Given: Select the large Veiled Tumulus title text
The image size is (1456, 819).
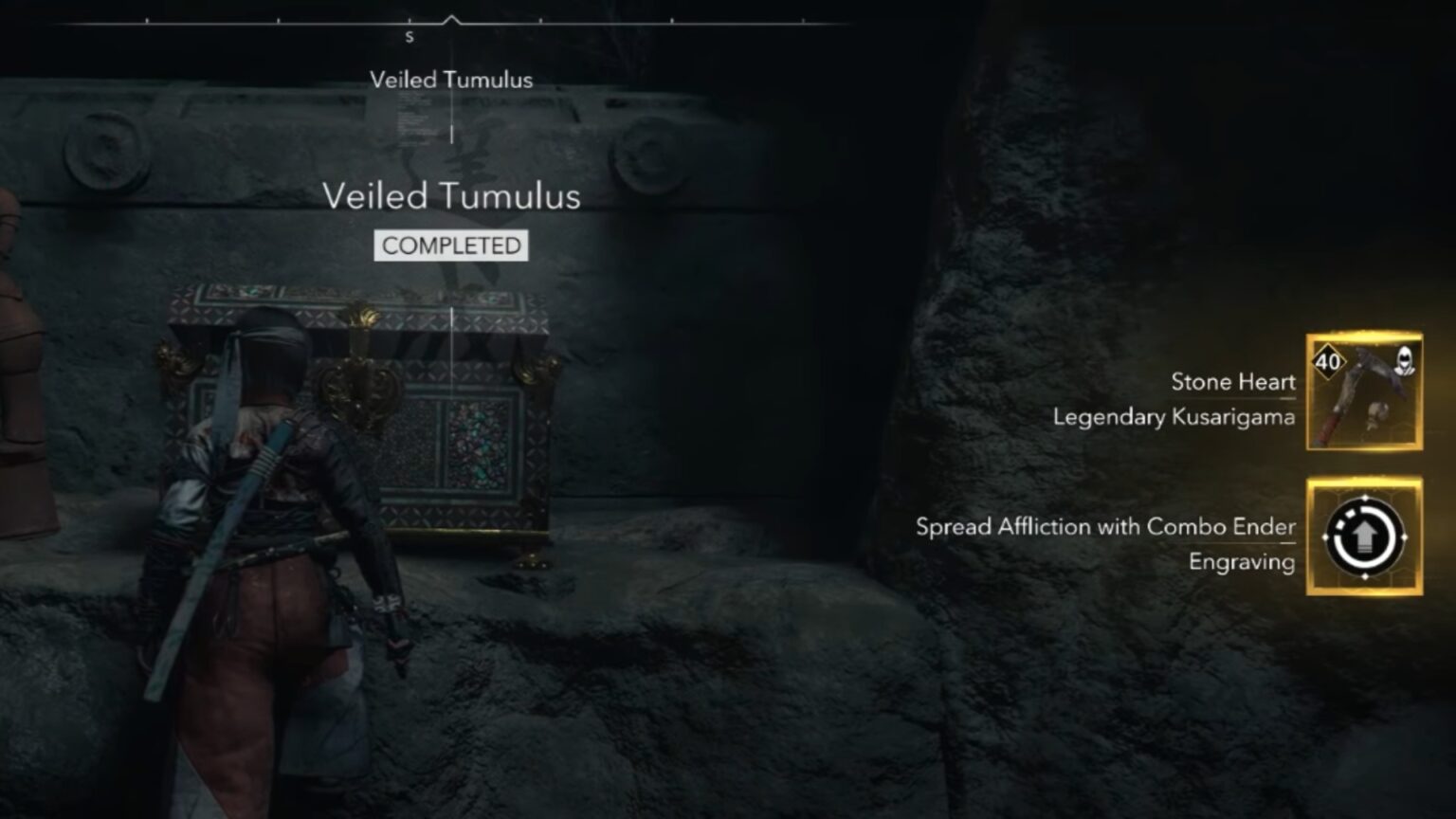Looking at the screenshot, I should [453, 196].
